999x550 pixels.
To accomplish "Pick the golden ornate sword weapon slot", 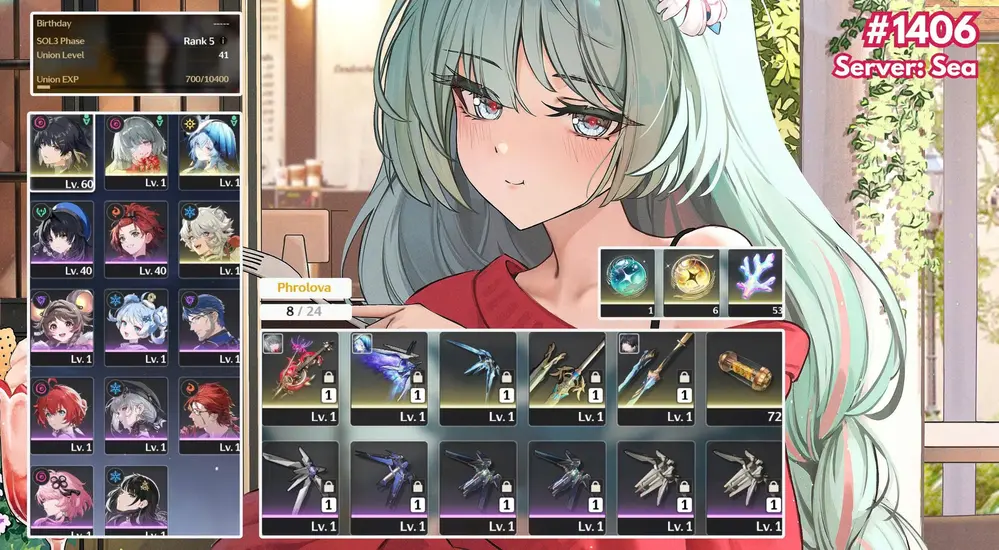I will coord(566,377).
